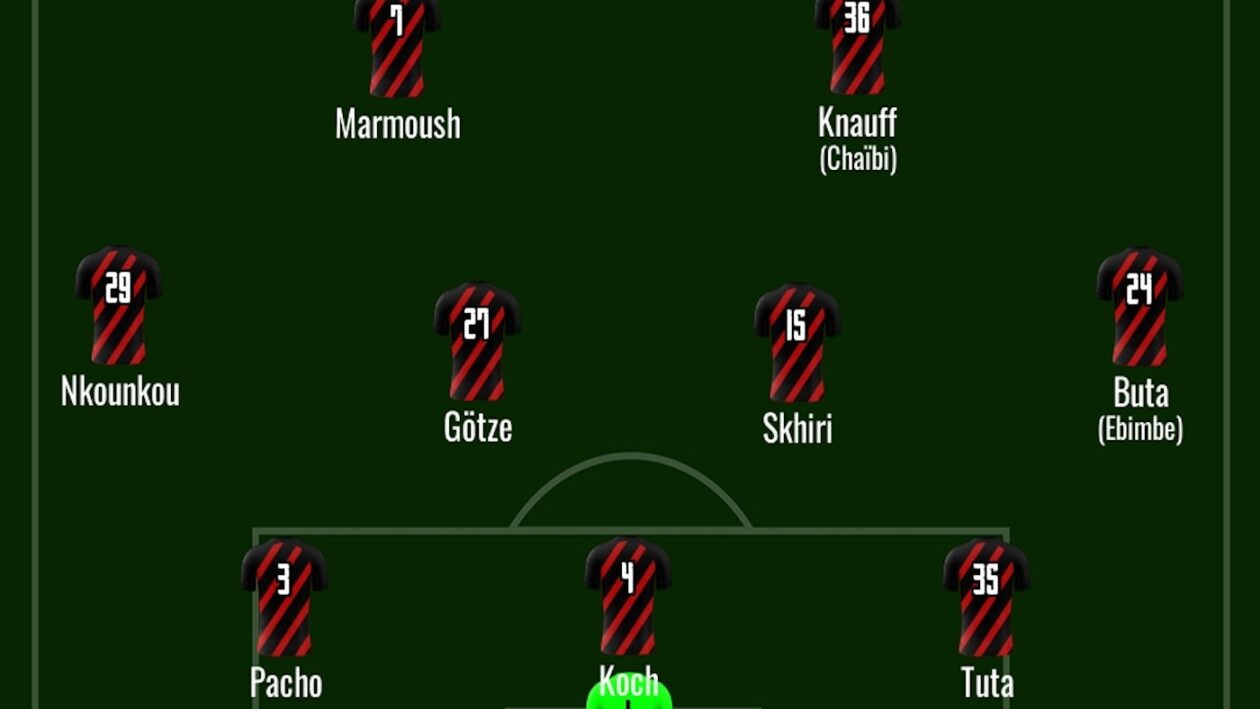Select Tuta's number 35 shirt
This screenshot has width=1260, height=709.
[987, 596]
